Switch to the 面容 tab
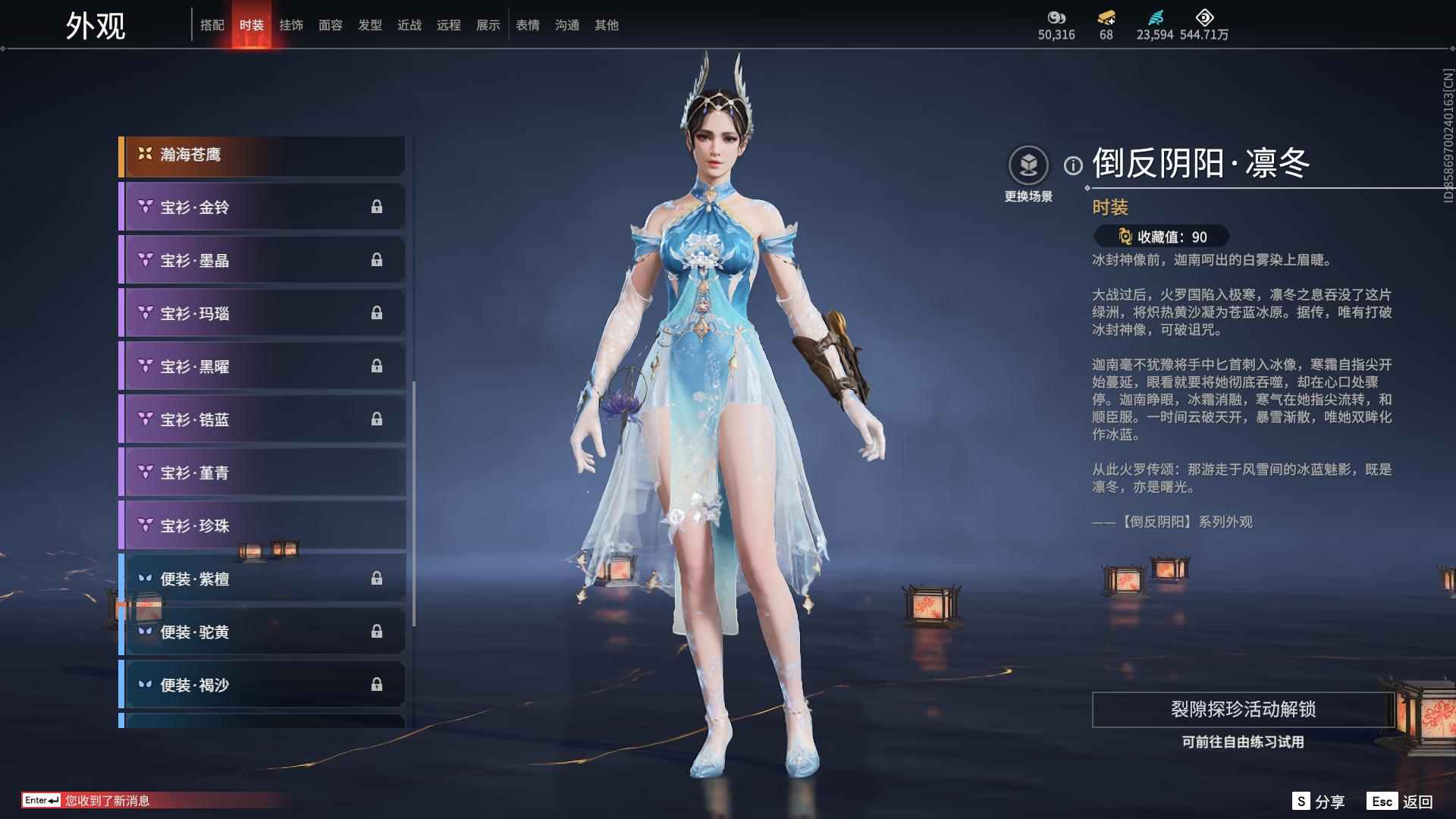The width and height of the screenshot is (1456, 819). pyautogui.click(x=331, y=24)
